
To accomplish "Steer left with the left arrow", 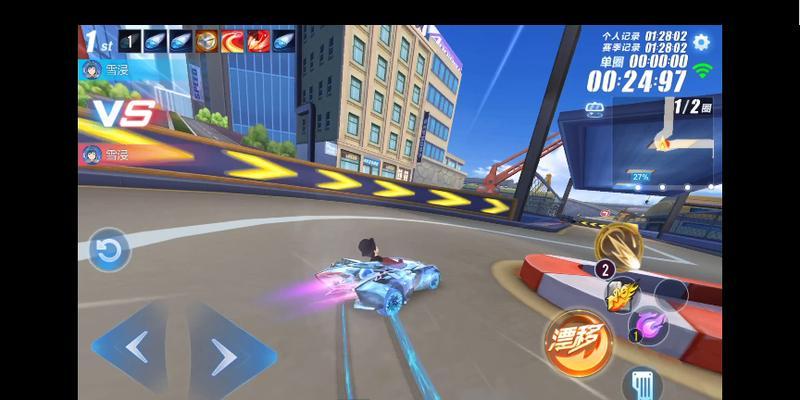I will tap(138, 348).
